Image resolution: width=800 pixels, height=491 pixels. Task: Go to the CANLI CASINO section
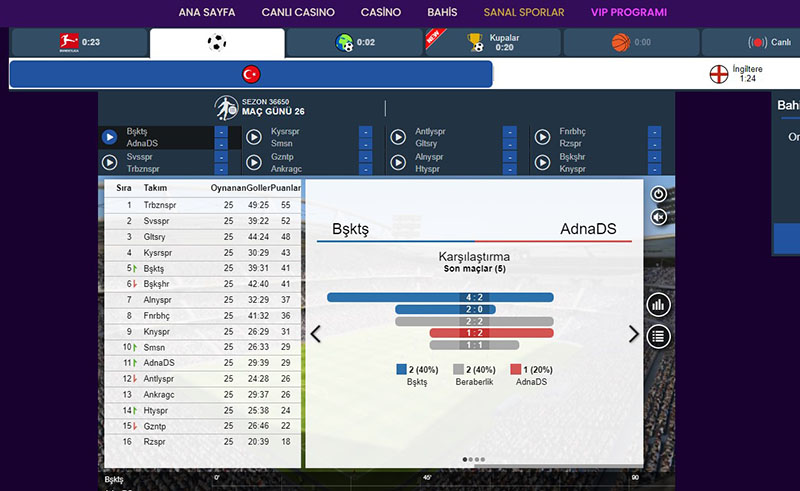[x=298, y=13]
